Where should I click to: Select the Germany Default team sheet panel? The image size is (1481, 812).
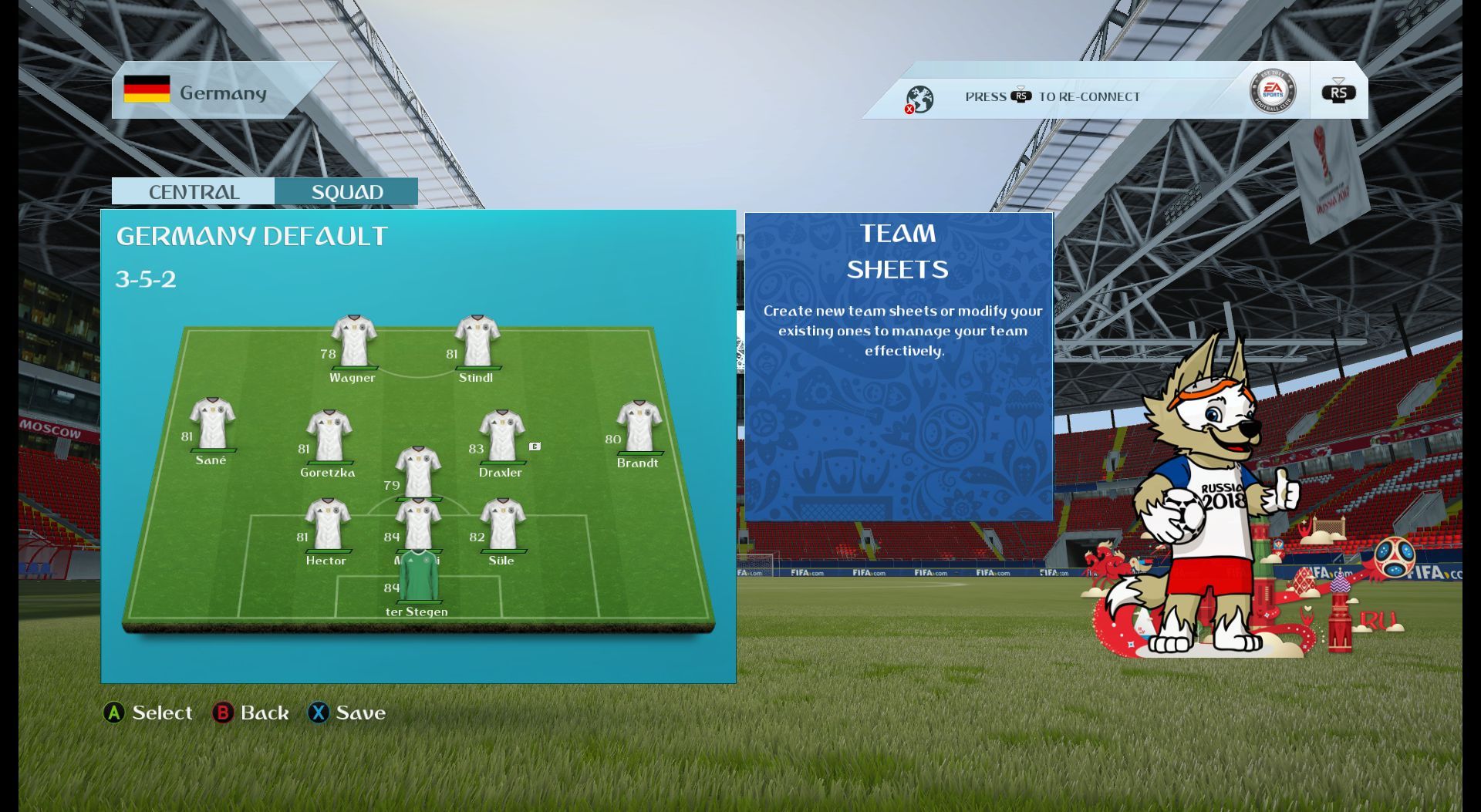tap(418, 446)
